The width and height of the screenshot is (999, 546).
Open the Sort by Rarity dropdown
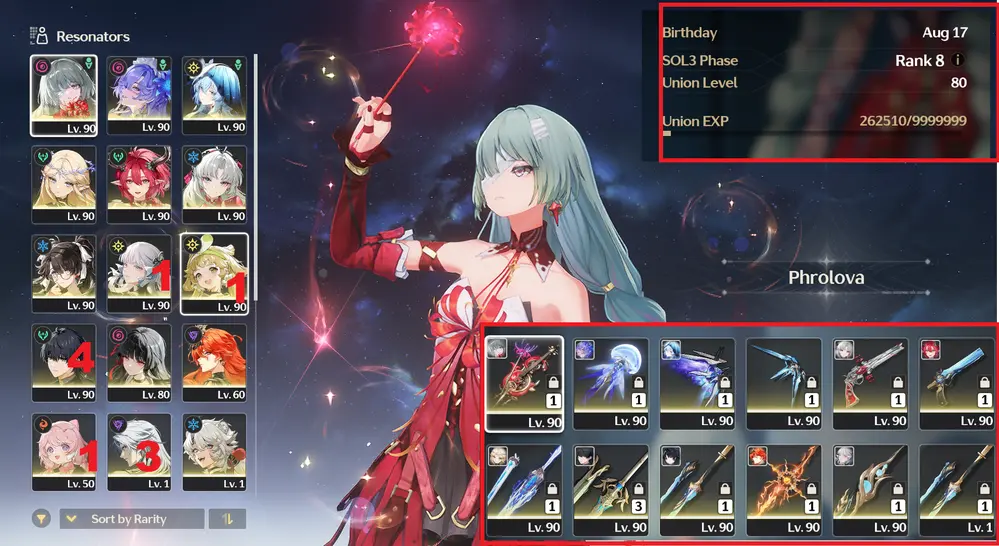tap(131, 519)
